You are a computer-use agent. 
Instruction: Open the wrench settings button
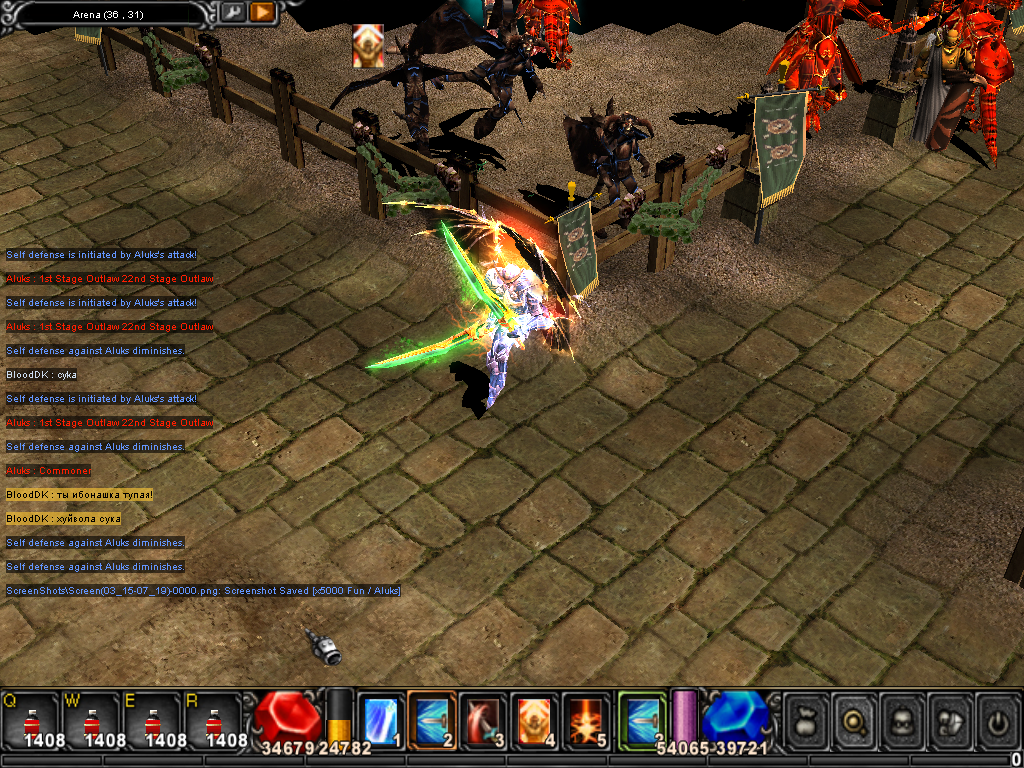pos(232,12)
